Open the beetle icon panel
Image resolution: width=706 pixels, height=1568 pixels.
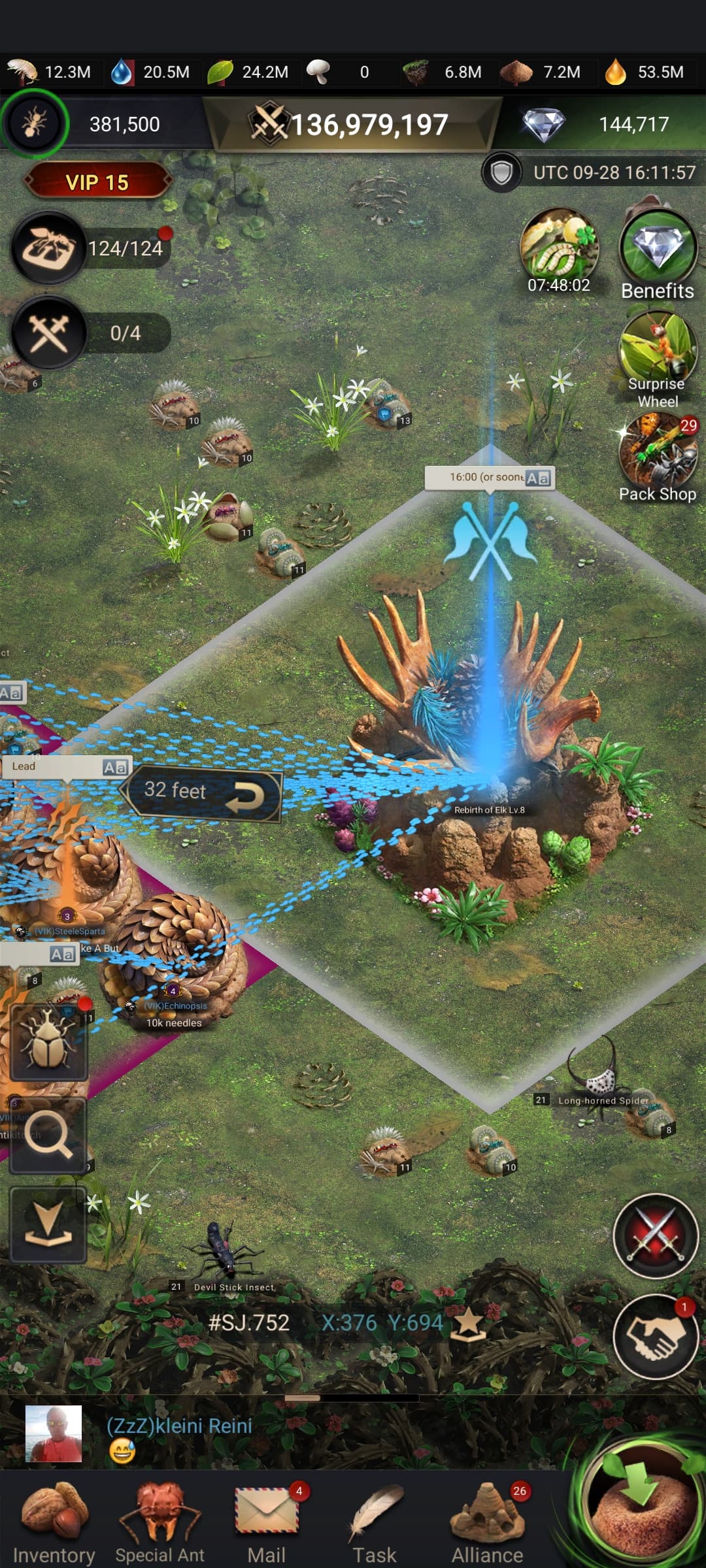[x=48, y=1042]
